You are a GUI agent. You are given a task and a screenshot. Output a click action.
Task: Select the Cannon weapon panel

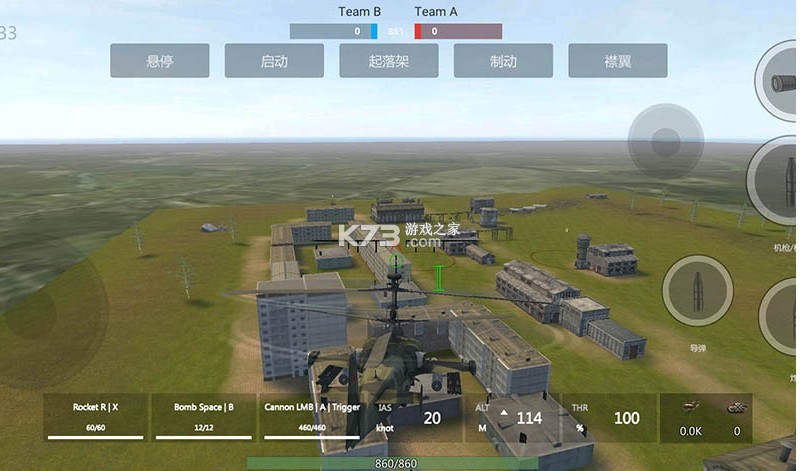(311, 417)
